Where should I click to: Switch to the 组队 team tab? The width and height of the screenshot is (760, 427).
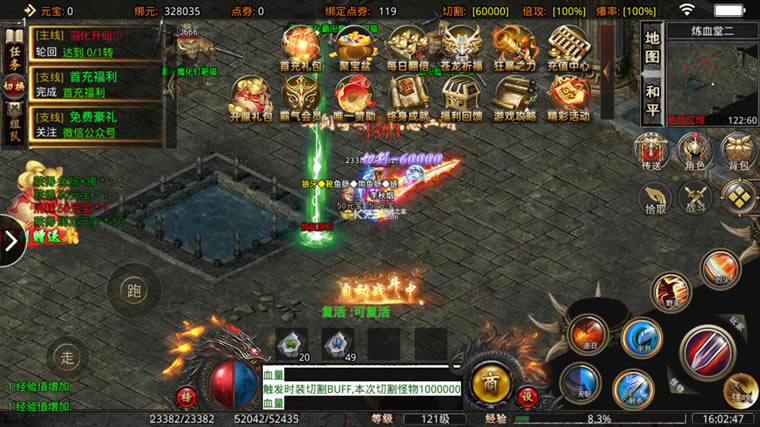pyautogui.click(x=14, y=124)
